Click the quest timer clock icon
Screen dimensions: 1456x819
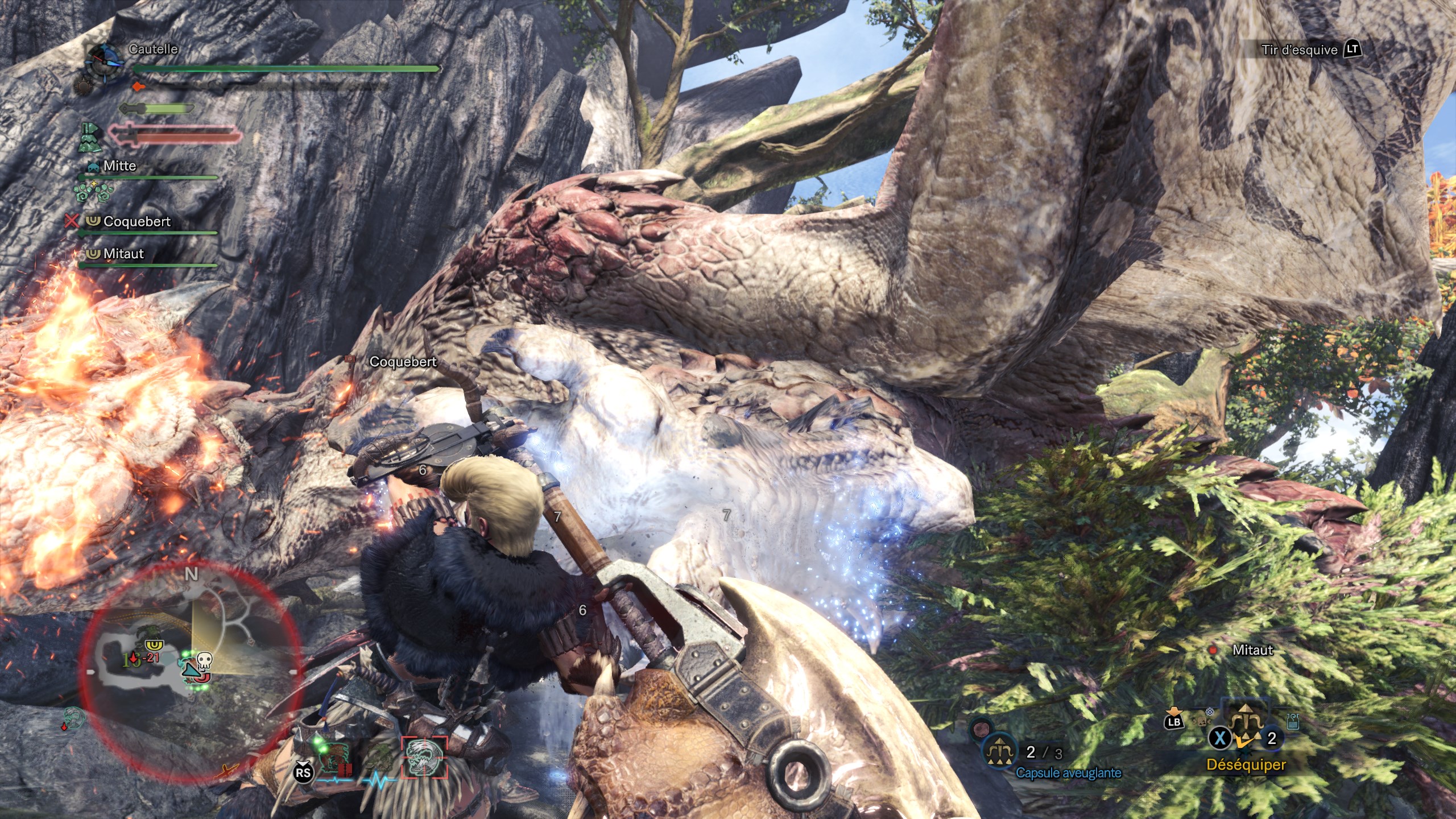click(x=104, y=61)
